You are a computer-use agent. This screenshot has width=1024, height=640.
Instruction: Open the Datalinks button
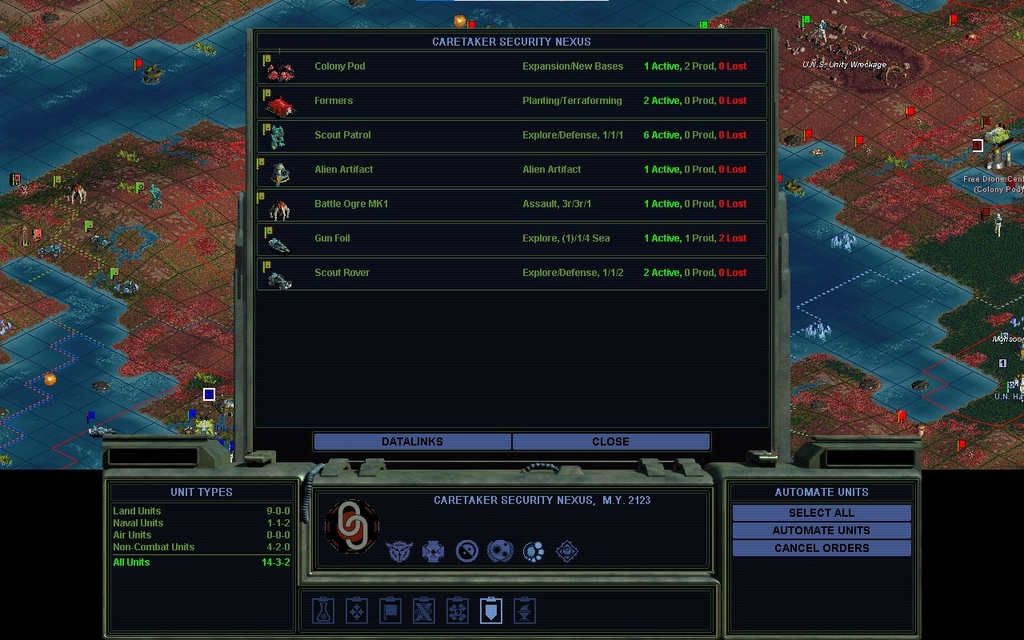(x=412, y=441)
